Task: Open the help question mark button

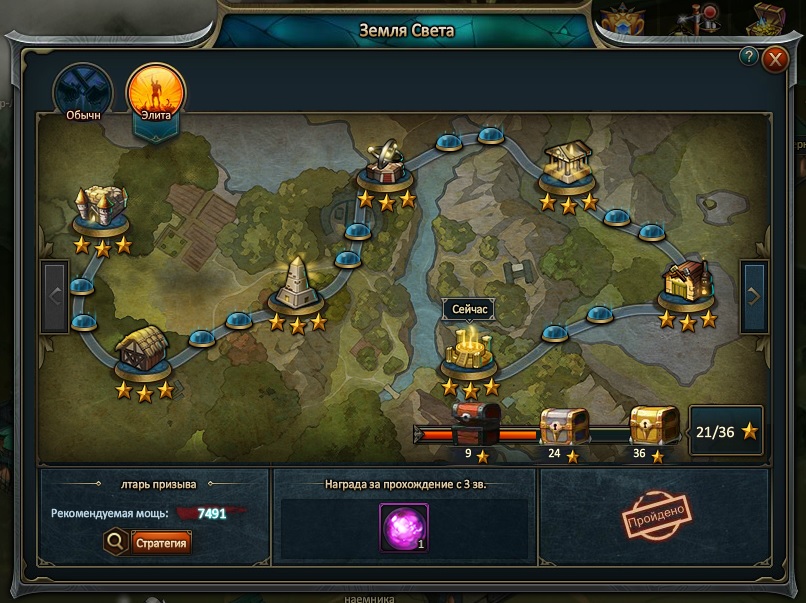Action: (x=747, y=56)
